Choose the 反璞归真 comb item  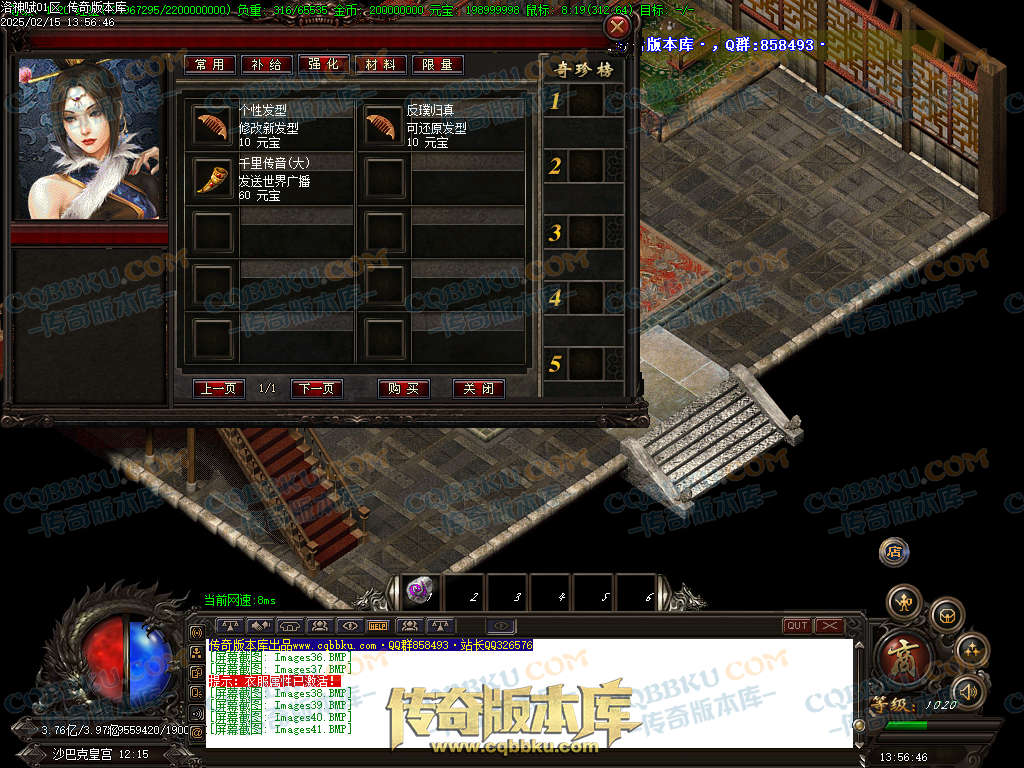[x=381, y=127]
